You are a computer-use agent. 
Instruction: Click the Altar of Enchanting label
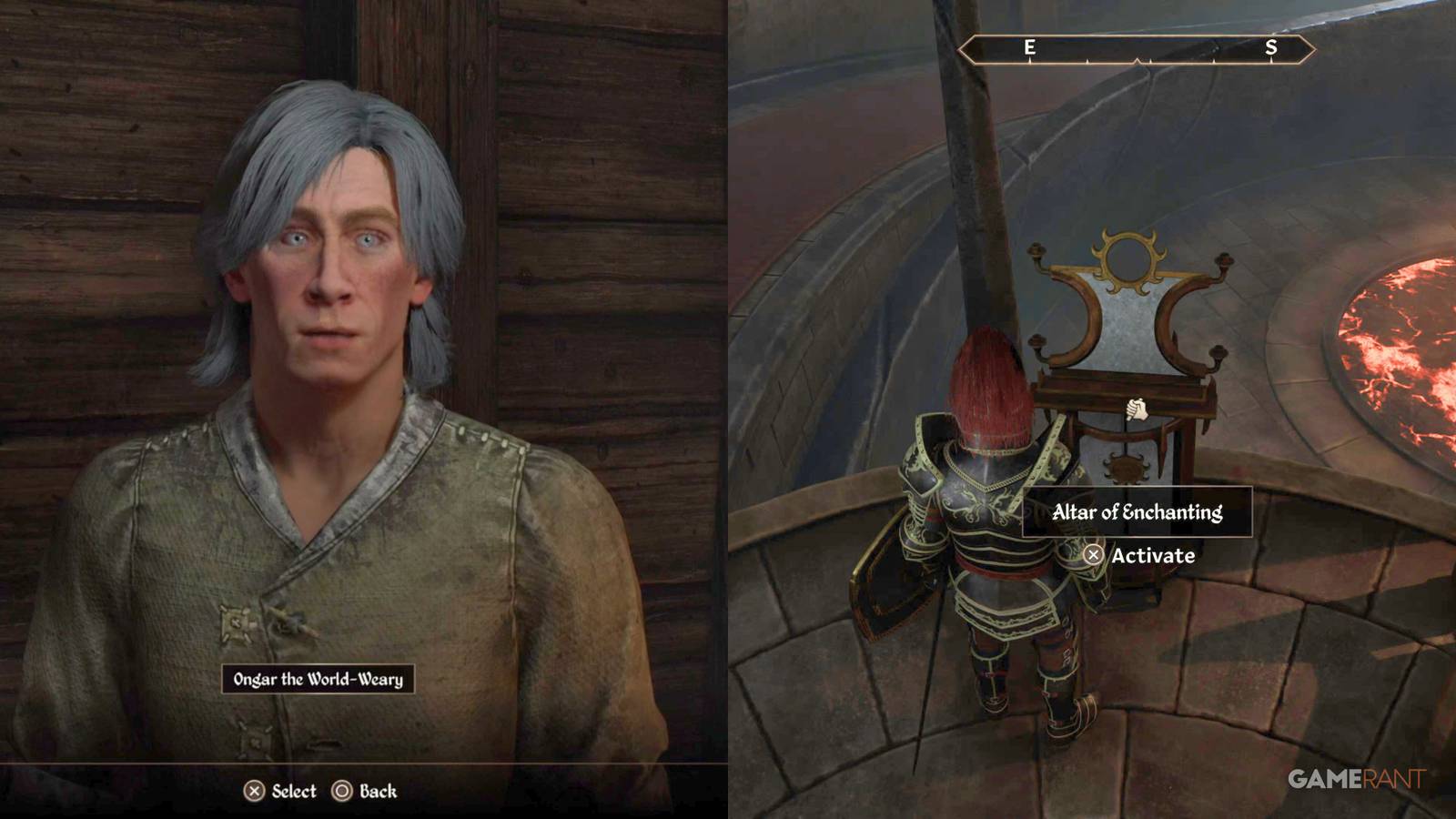[x=1140, y=512]
